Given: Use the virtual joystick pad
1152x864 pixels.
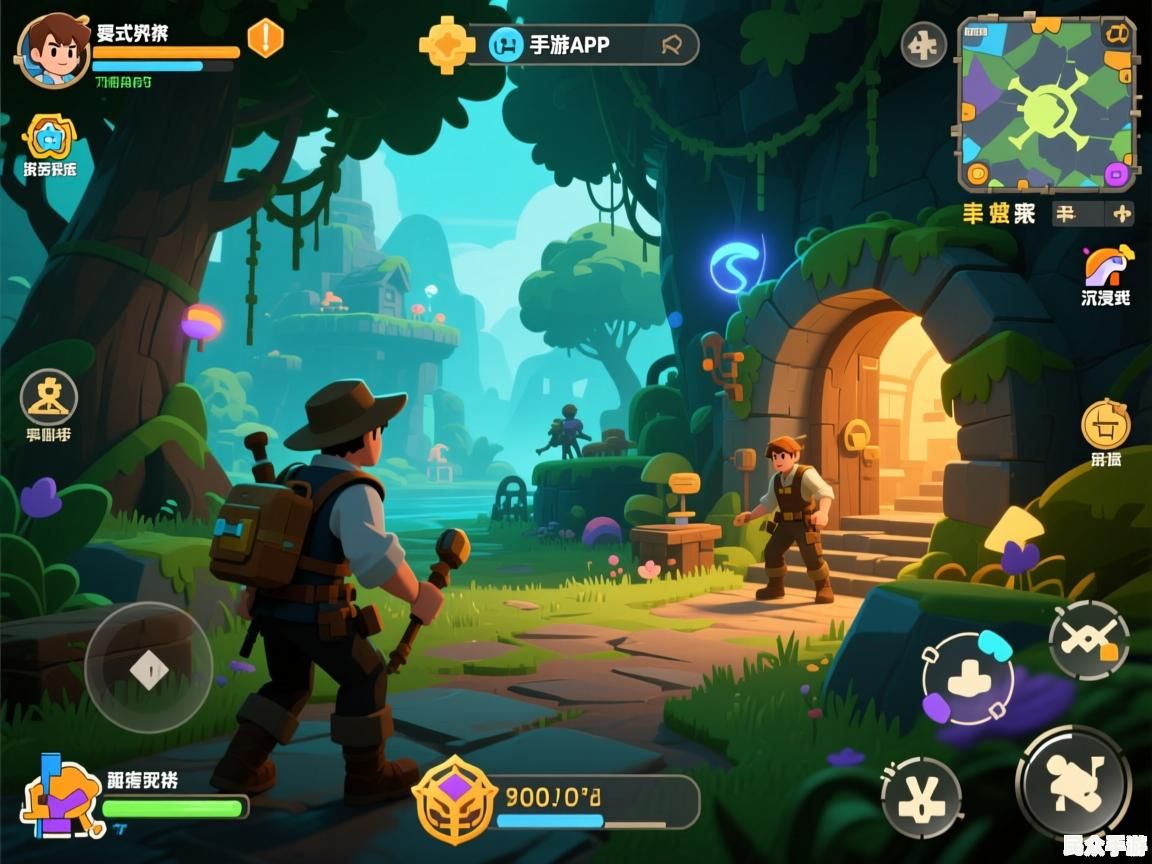Looking at the screenshot, I should (148, 667).
